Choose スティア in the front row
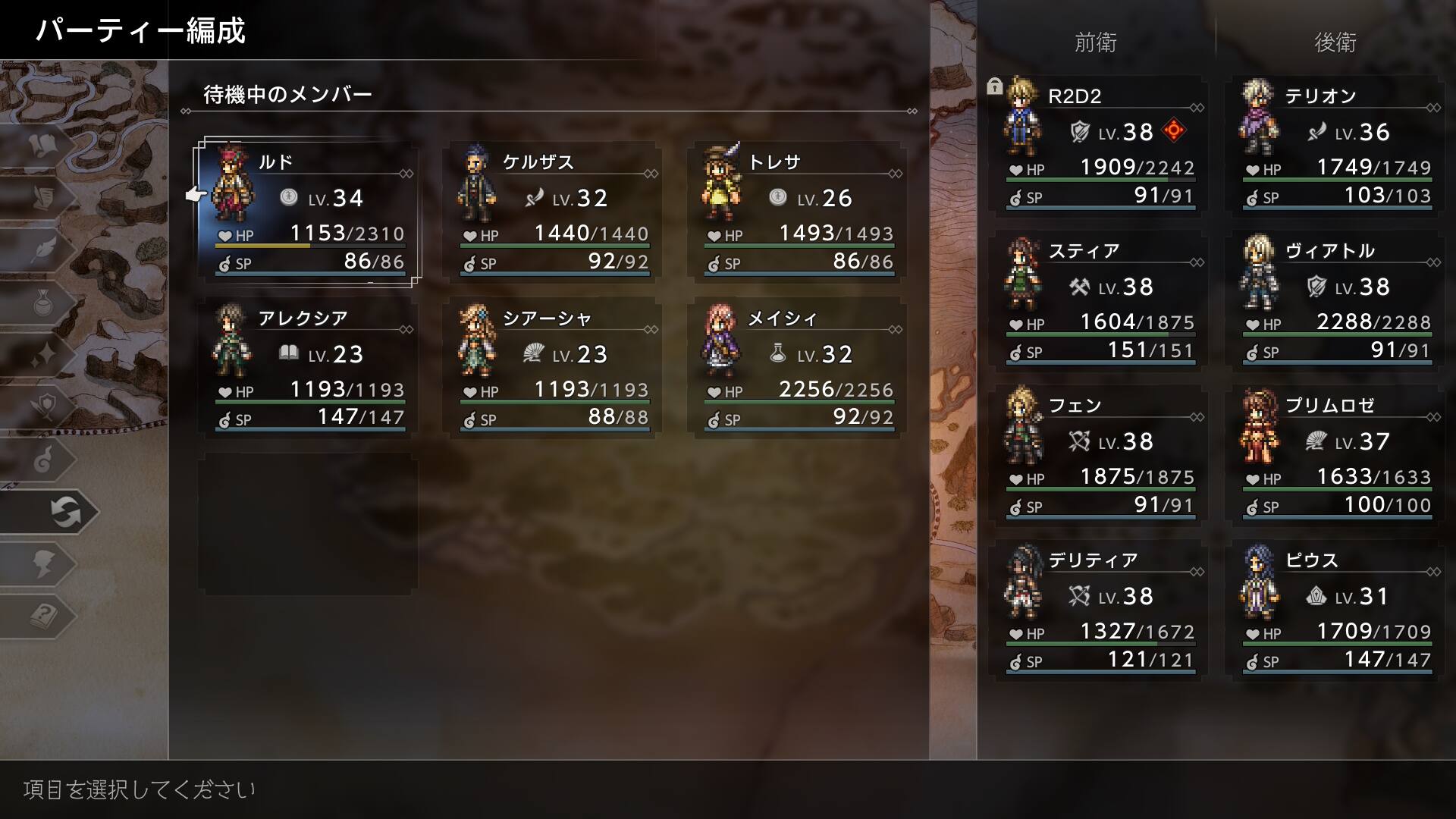1456x819 pixels. click(x=1100, y=299)
